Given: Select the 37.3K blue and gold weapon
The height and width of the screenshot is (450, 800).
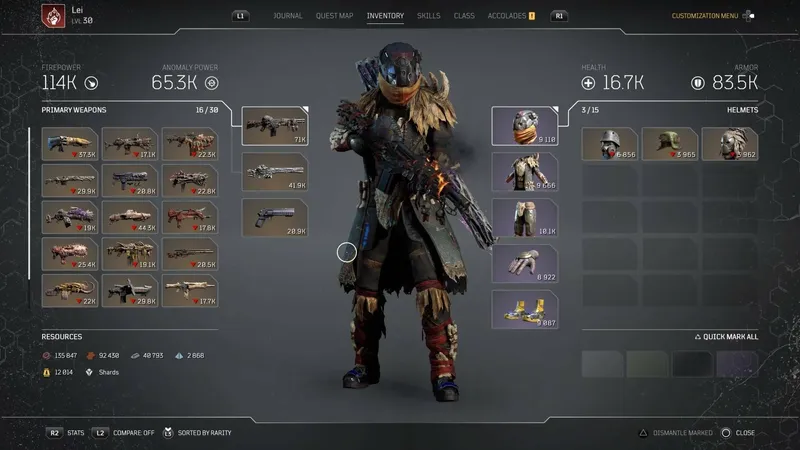Looking at the screenshot, I should pyautogui.click(x=70, y=144).
